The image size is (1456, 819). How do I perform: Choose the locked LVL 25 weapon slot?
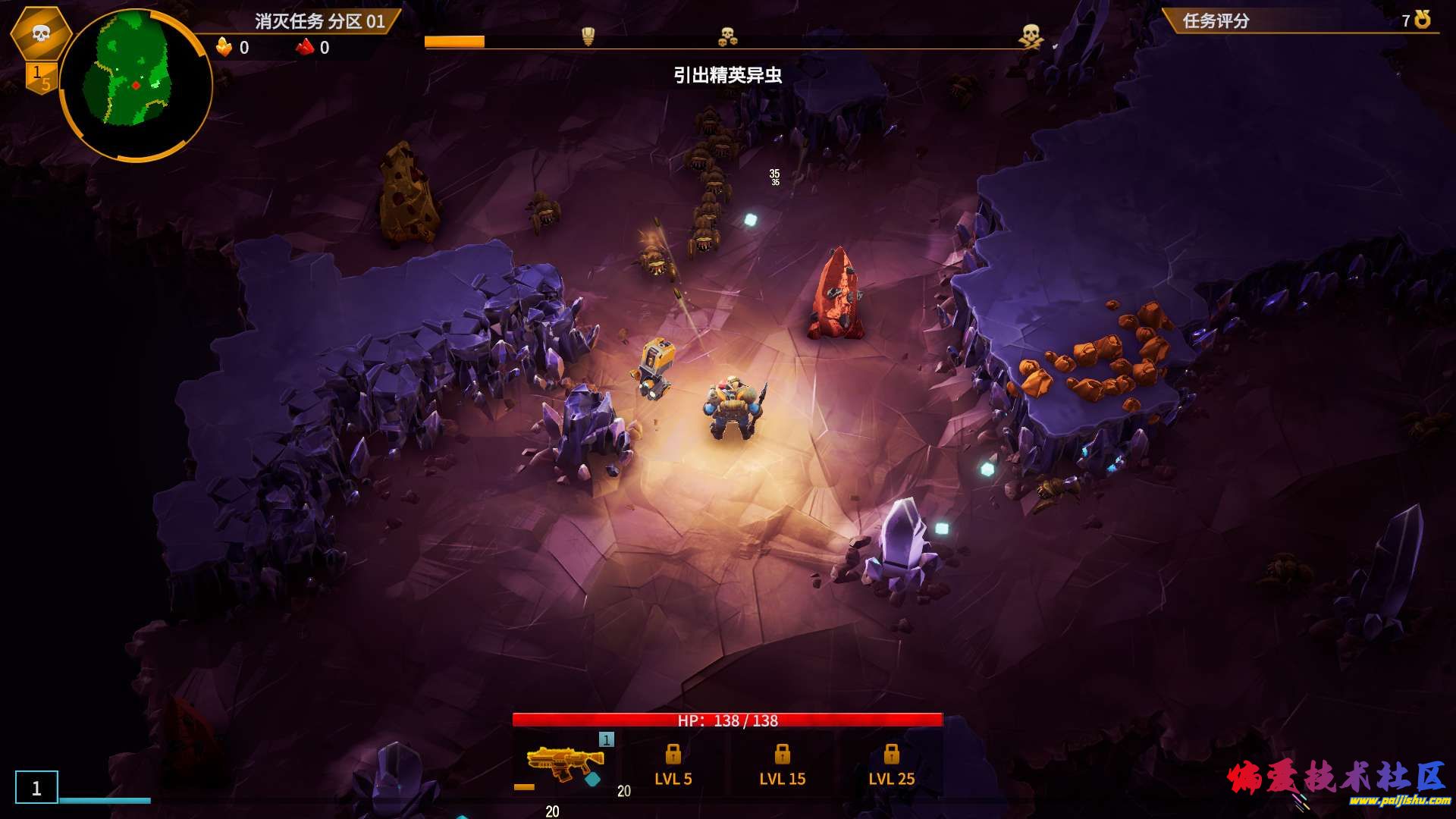[x=891, y=764]
